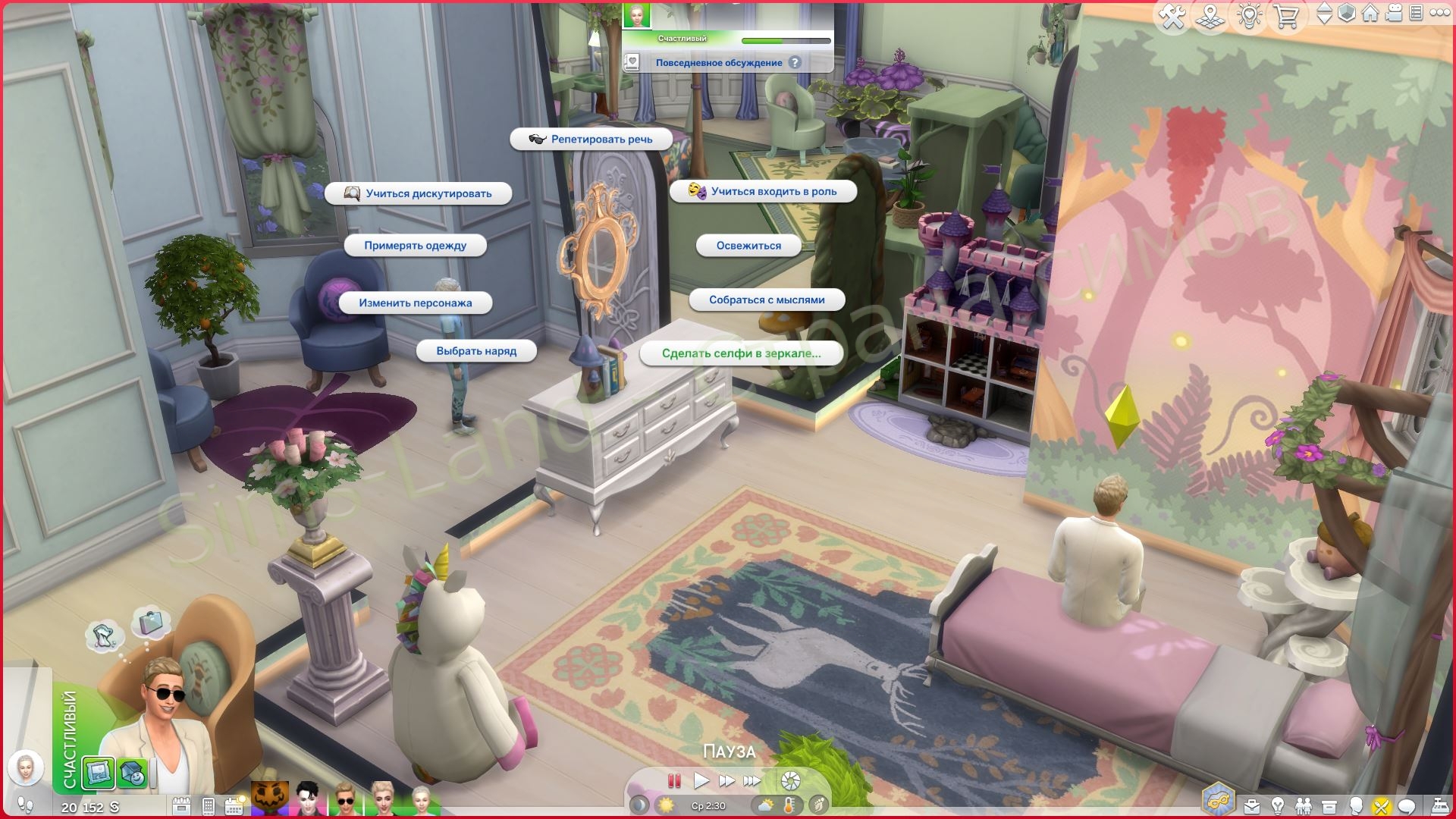The image size is (1456, 819).
Task: Select the pumpkin-head household sim portrait
Action: [x=271, y=800]
